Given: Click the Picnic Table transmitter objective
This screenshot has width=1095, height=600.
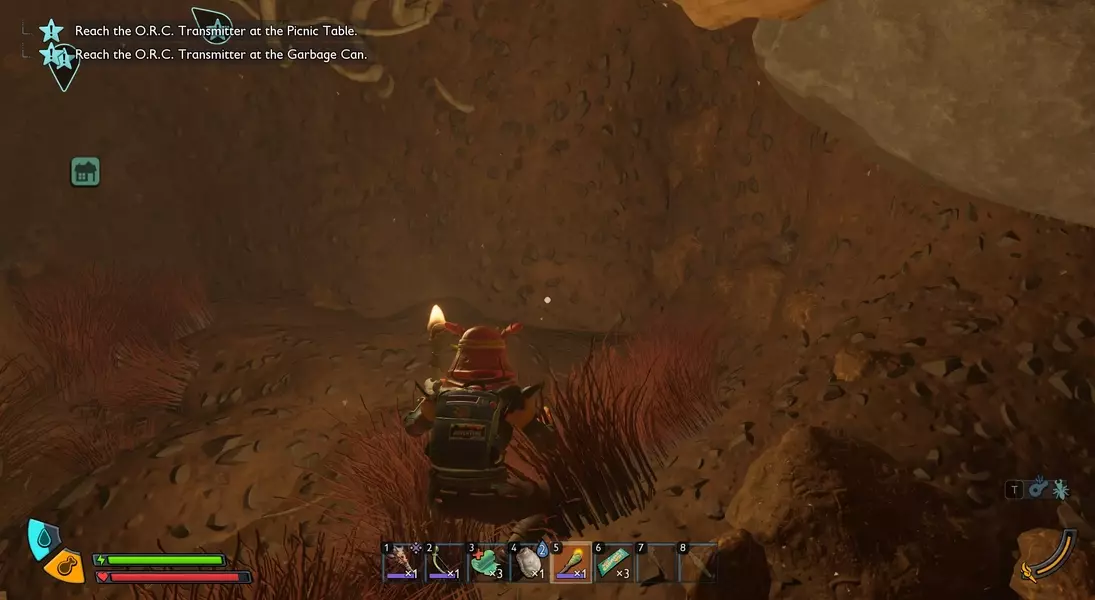Looking at the screenshot, I should tap(215, 31).
